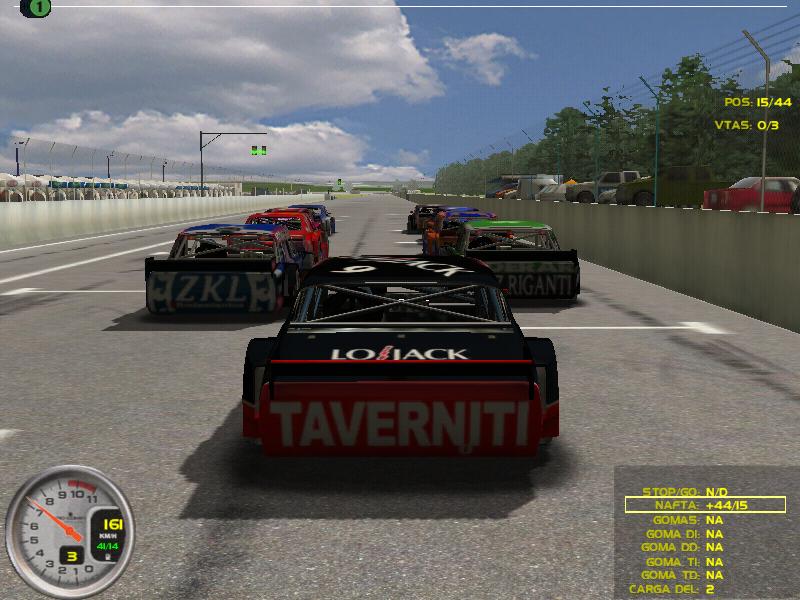Choose the CARGA DEL pit option
The image size is (800, 600).
tap(690, 589)
